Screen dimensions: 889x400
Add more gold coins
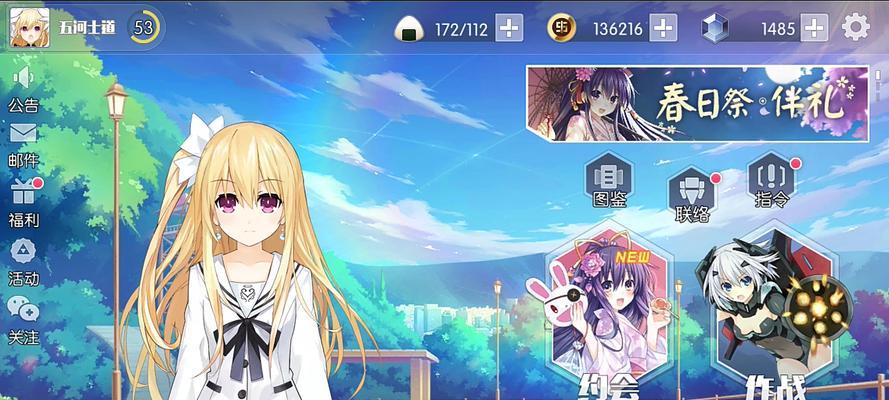[663, 28]
